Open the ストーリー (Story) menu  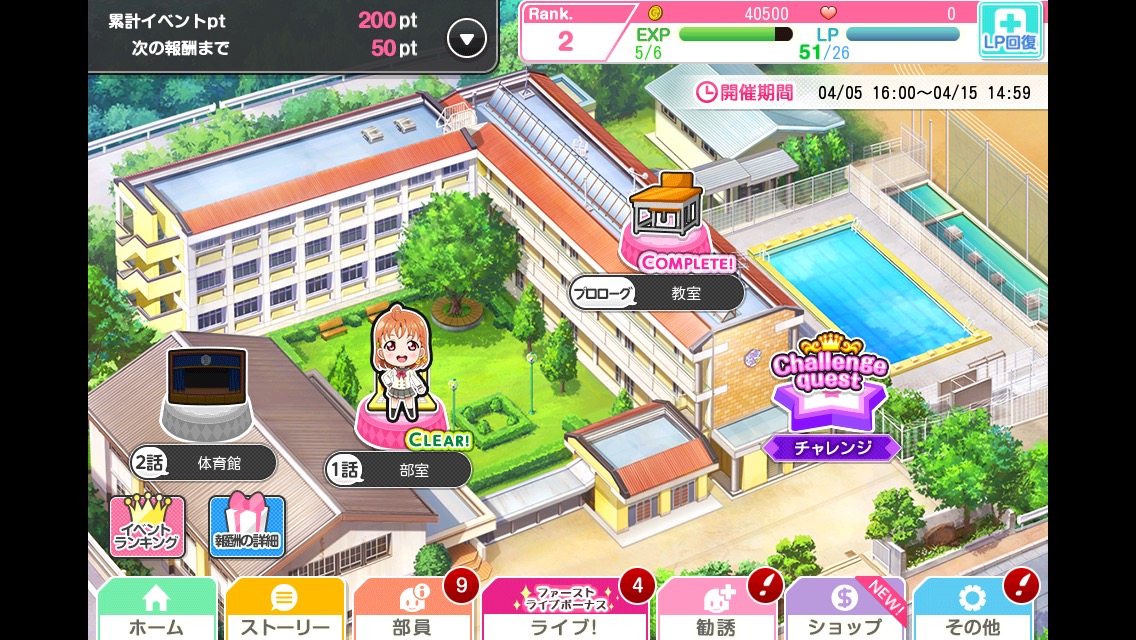(x=284, y=610)
